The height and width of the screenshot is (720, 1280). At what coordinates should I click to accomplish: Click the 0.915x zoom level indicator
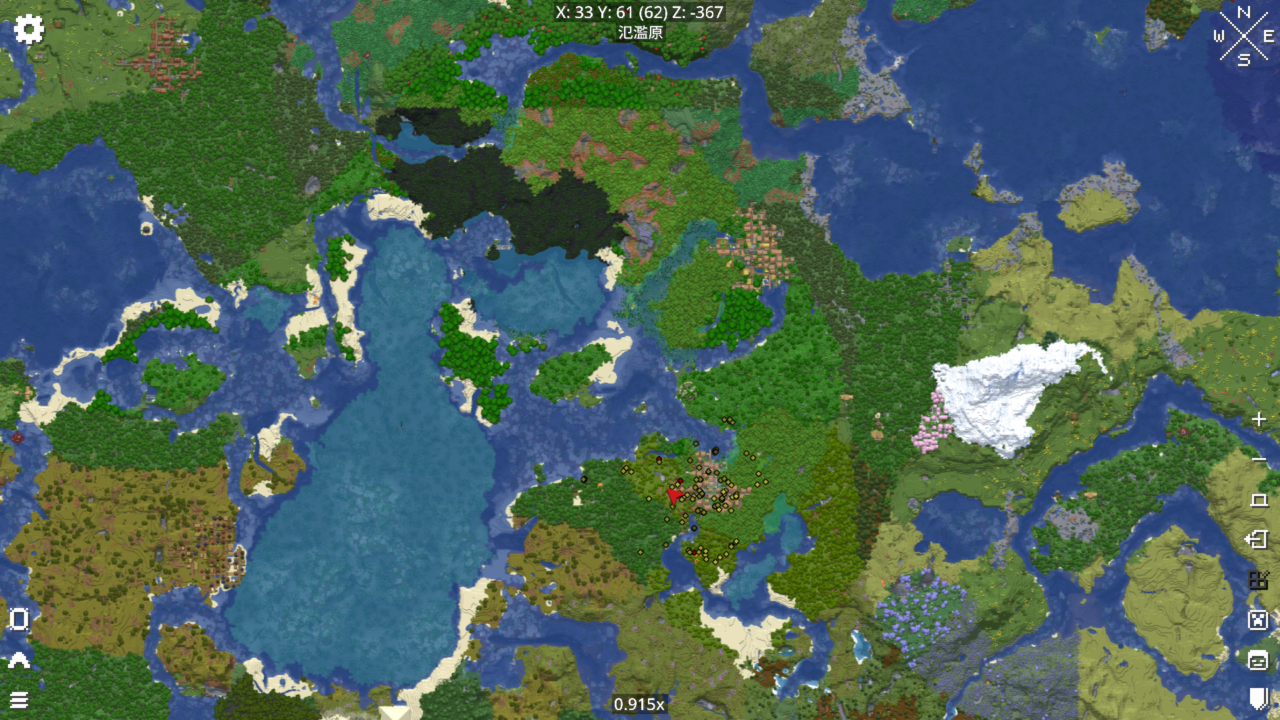point(639,704)
